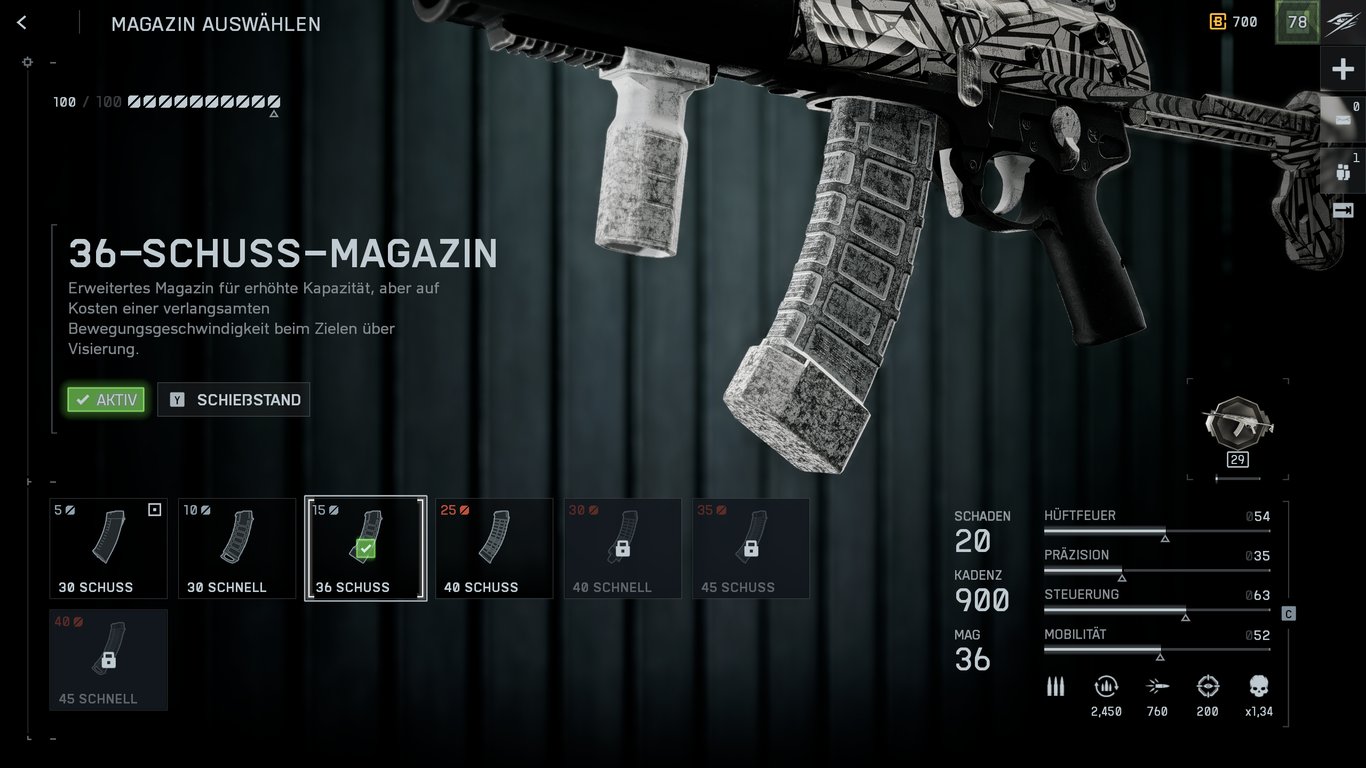Select the locked 45 Schnell magazine
This screenshot has height=768, width=1366.
click(x=109, y=660)
